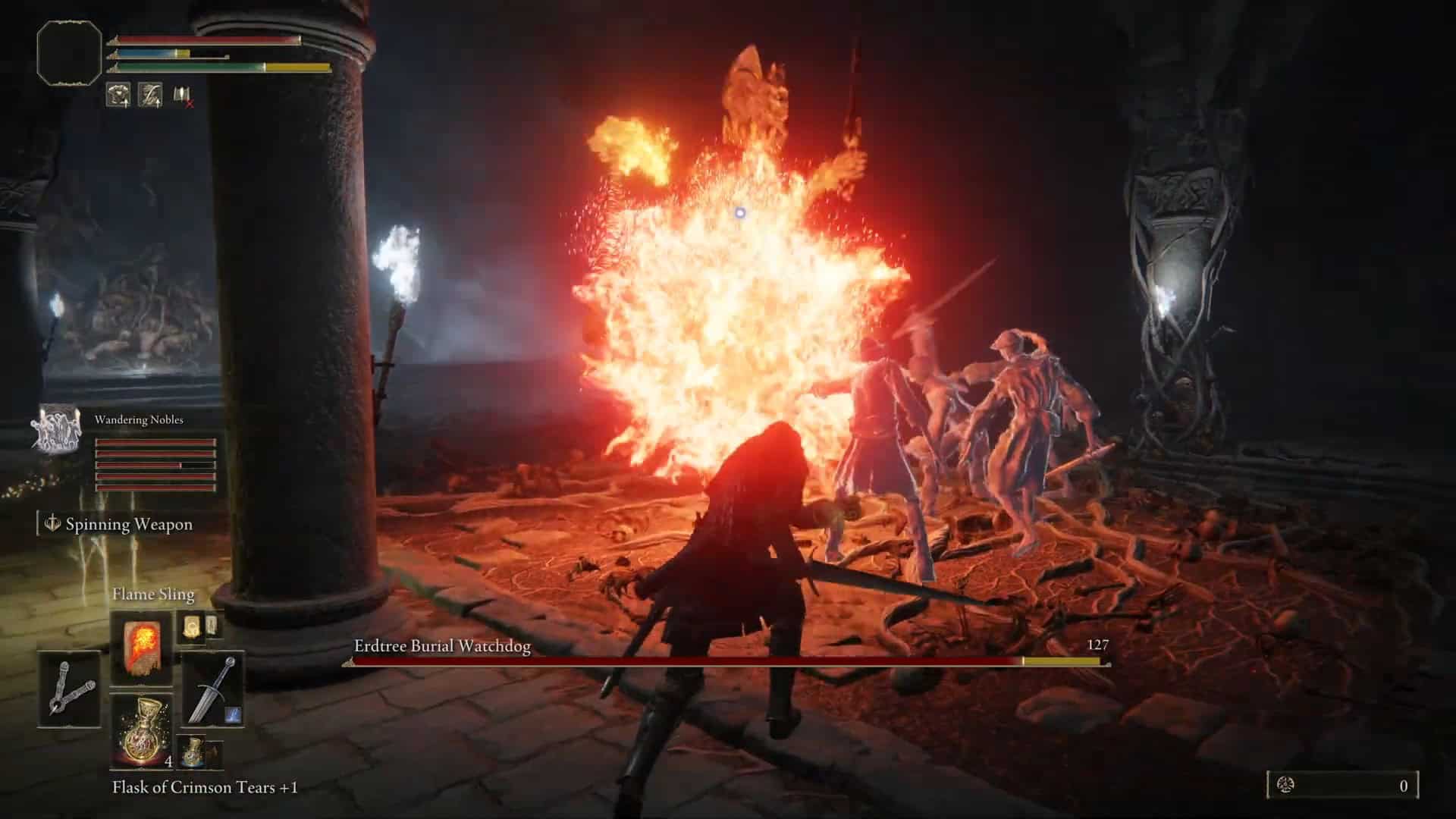
Task: Select the Flame Sling spell slot
Action: click(x=141, y=649)
